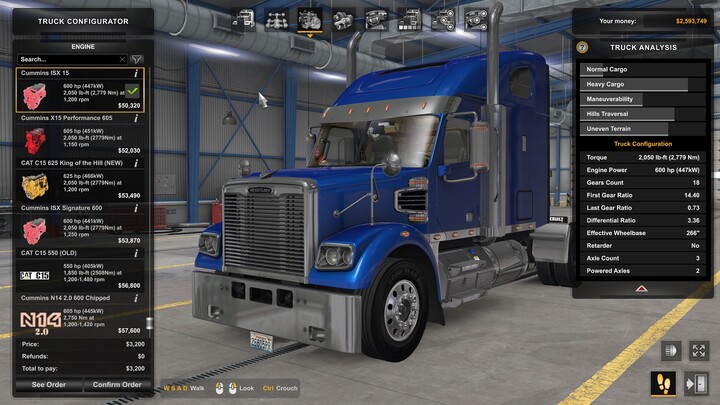The height and width of the screenshot is (405, 720).
Task: Open the transmission category tab
Action: click(343, 19)
